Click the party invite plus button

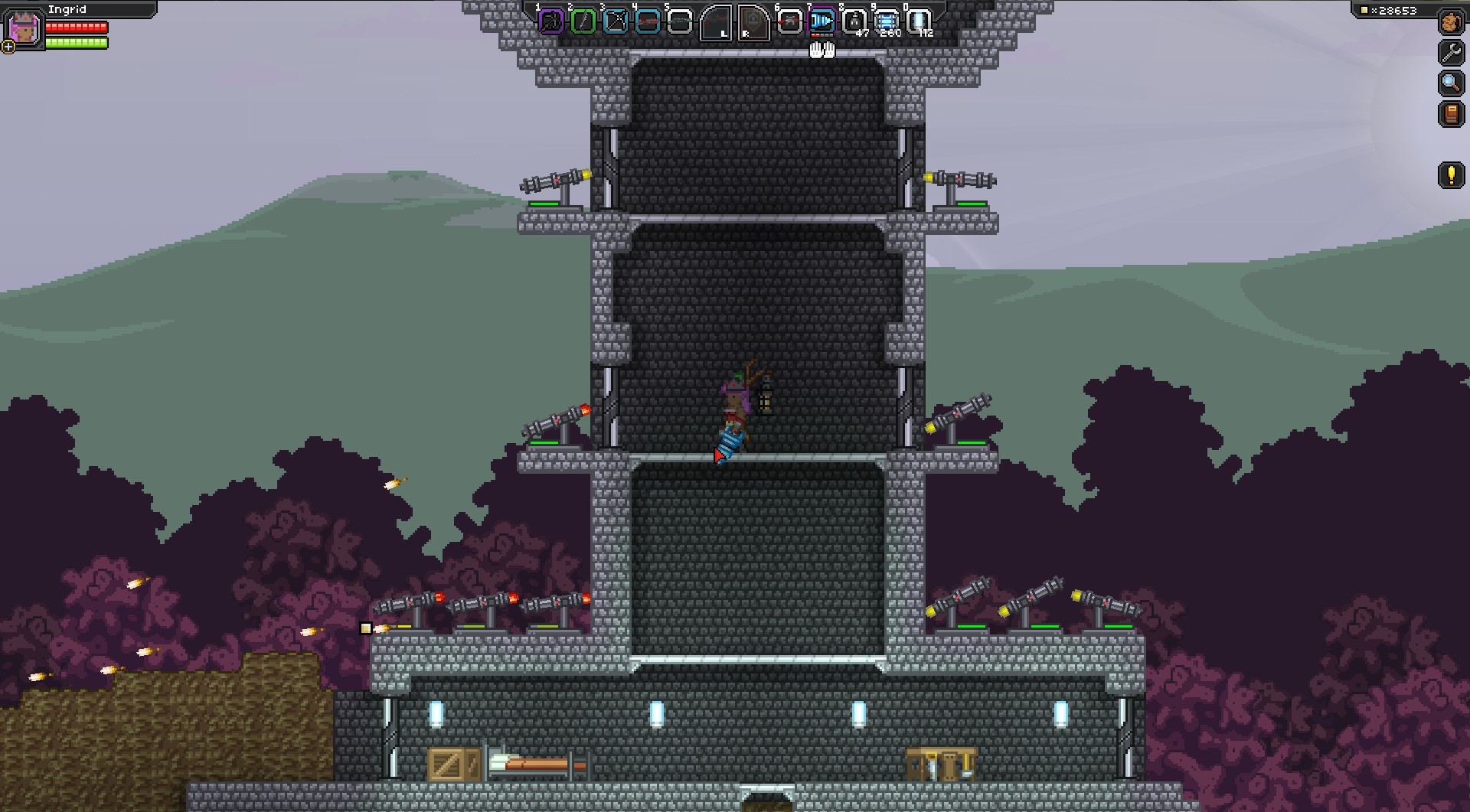click(x=8, y=47)
